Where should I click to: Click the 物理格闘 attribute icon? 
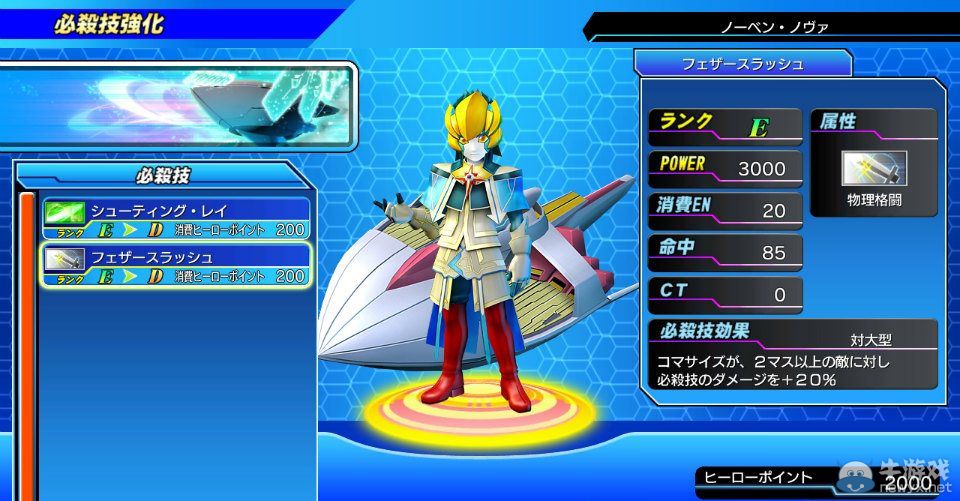point(874,170)
